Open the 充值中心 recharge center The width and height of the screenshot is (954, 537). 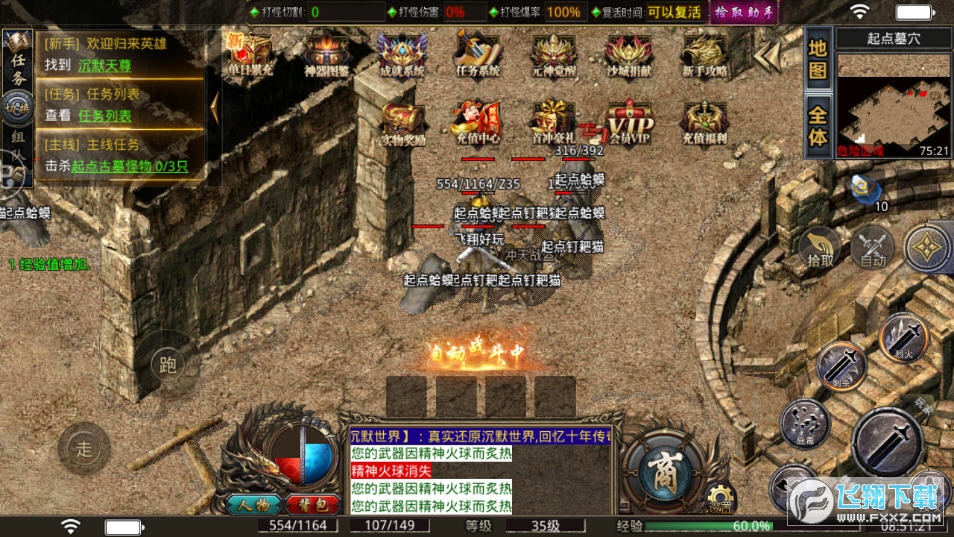[478, 122]
